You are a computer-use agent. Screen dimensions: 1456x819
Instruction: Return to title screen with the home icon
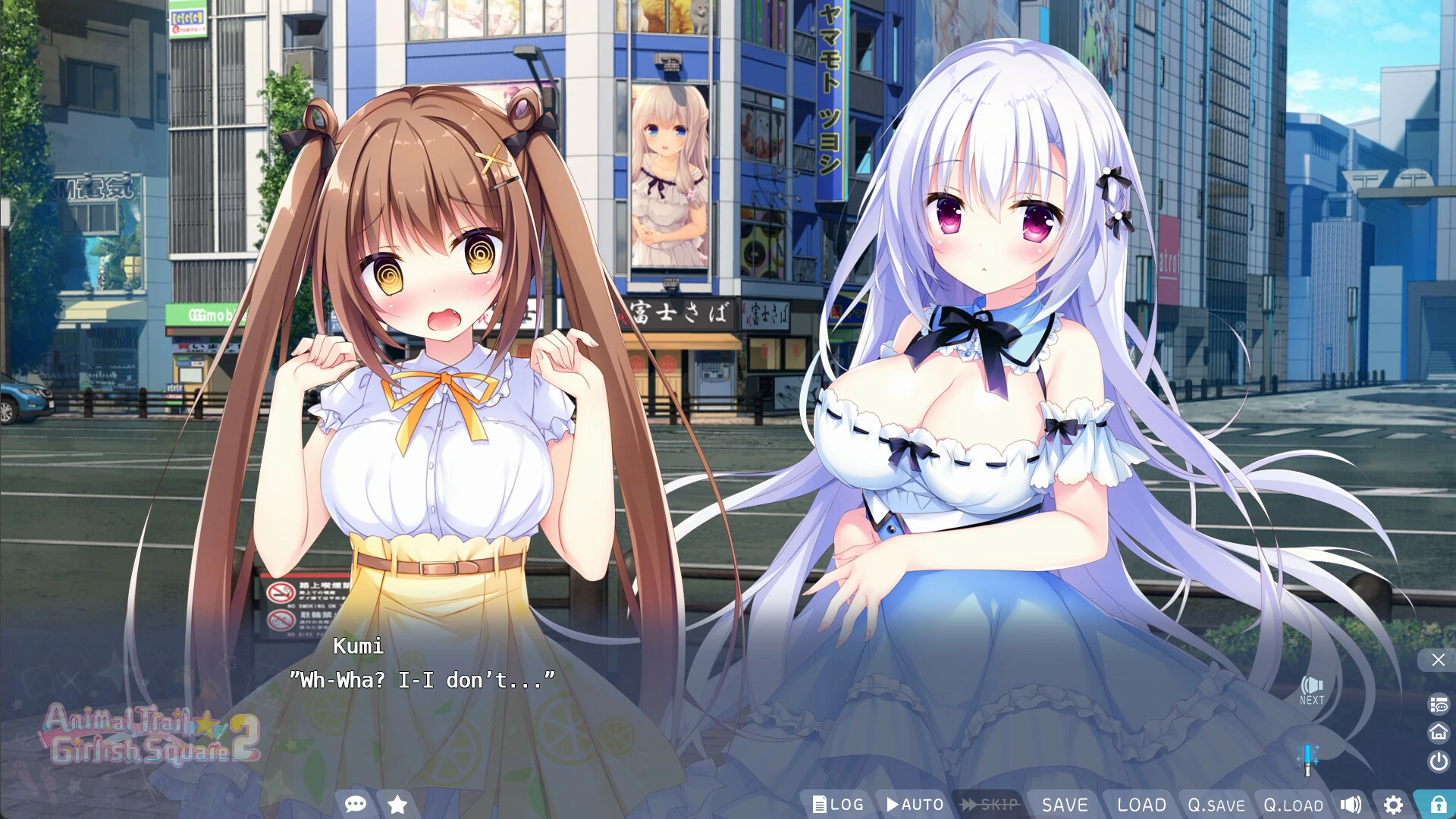pos(1436,732)
